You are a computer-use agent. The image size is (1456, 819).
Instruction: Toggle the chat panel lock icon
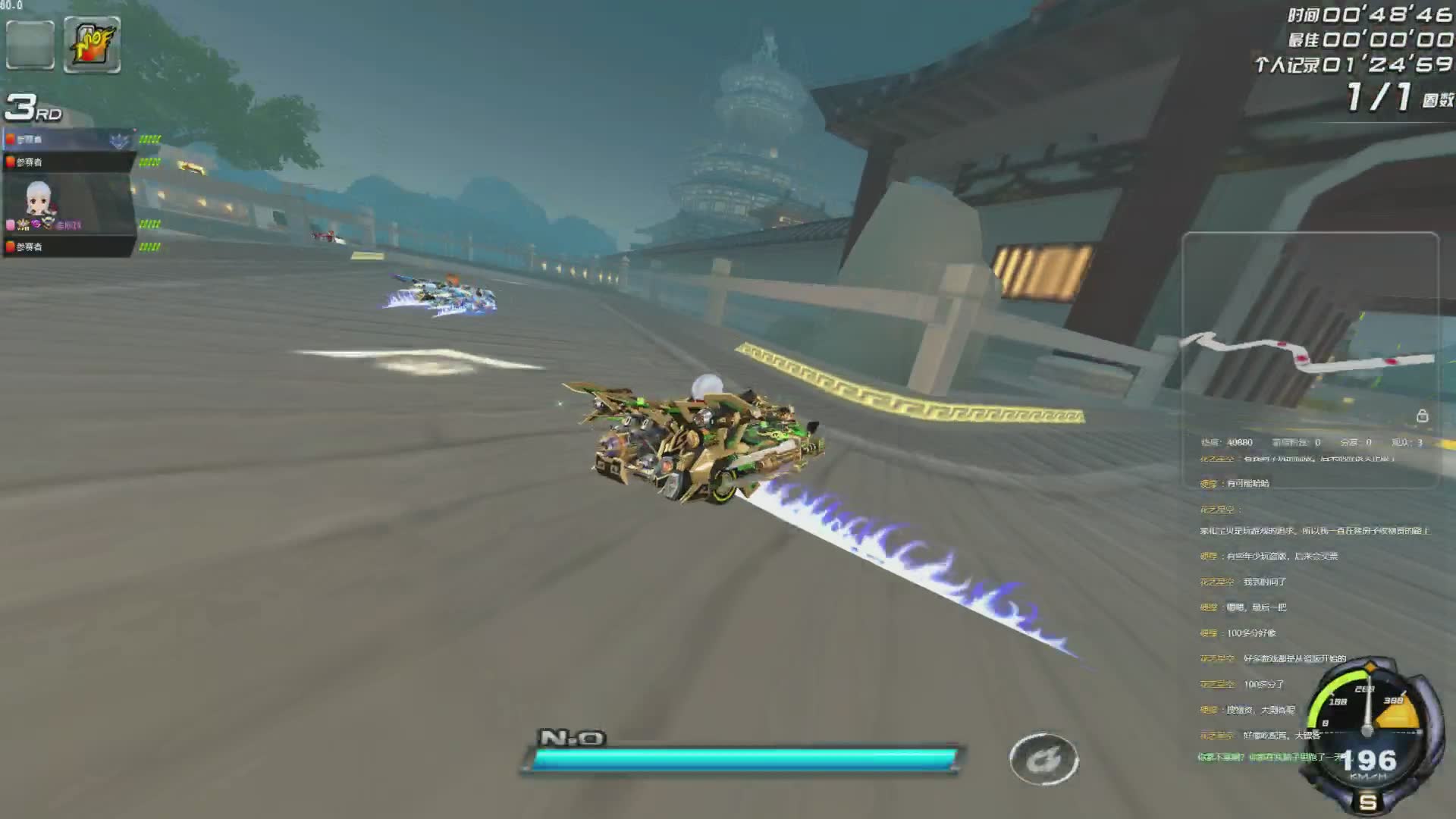point(1422,416)
